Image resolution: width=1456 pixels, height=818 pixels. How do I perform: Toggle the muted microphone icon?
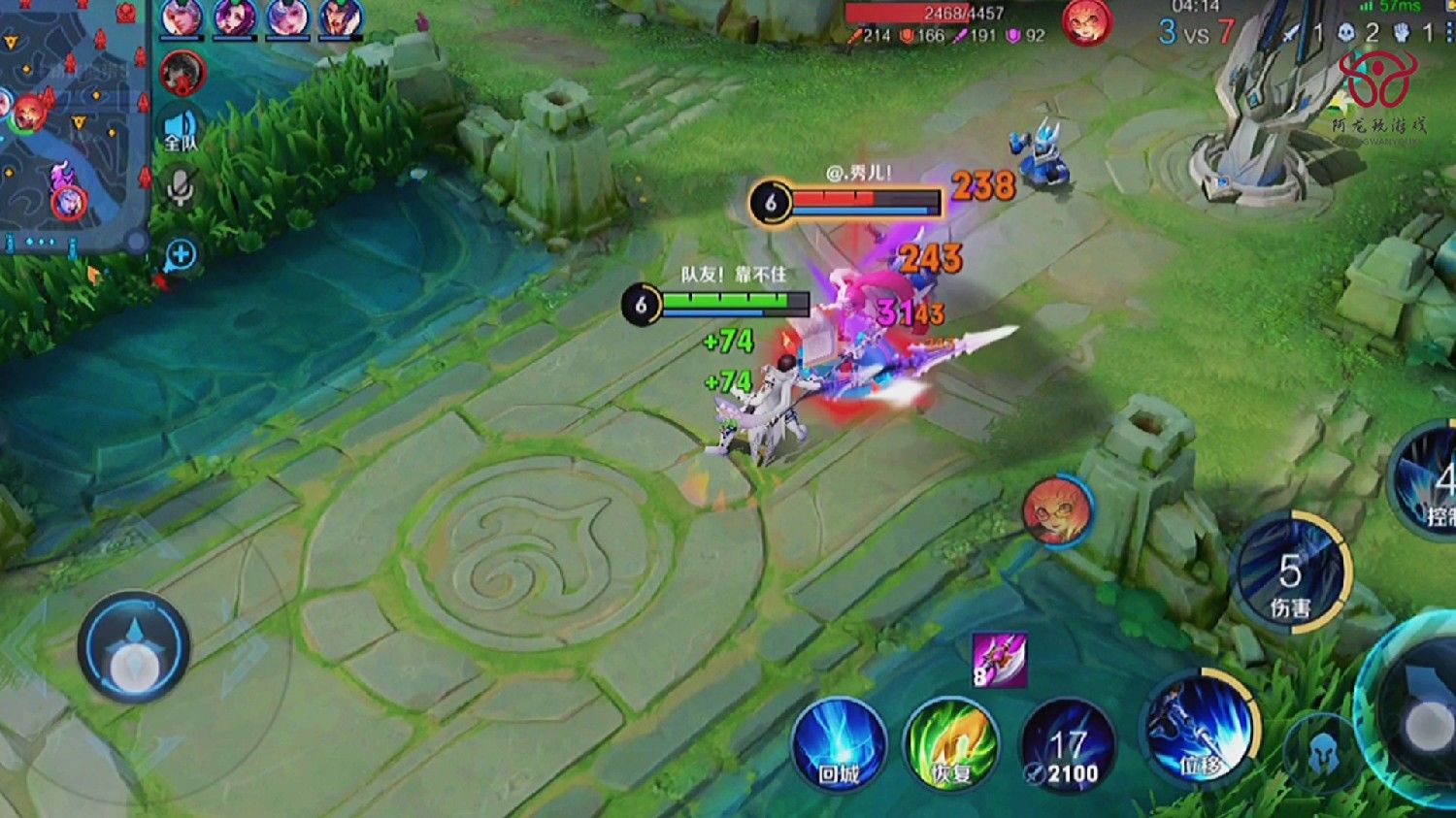181,188
